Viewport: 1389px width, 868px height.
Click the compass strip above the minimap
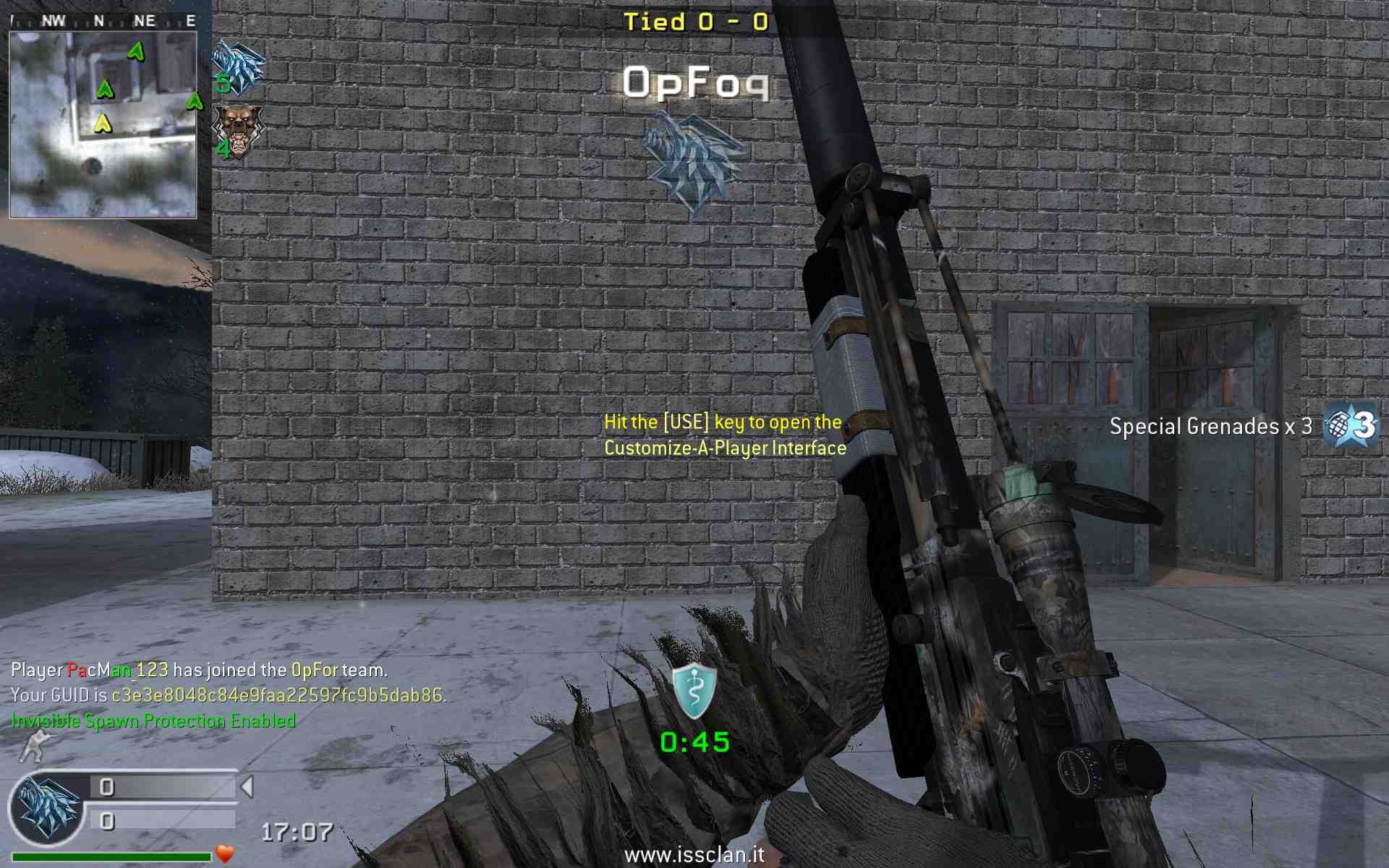point(103,21)
